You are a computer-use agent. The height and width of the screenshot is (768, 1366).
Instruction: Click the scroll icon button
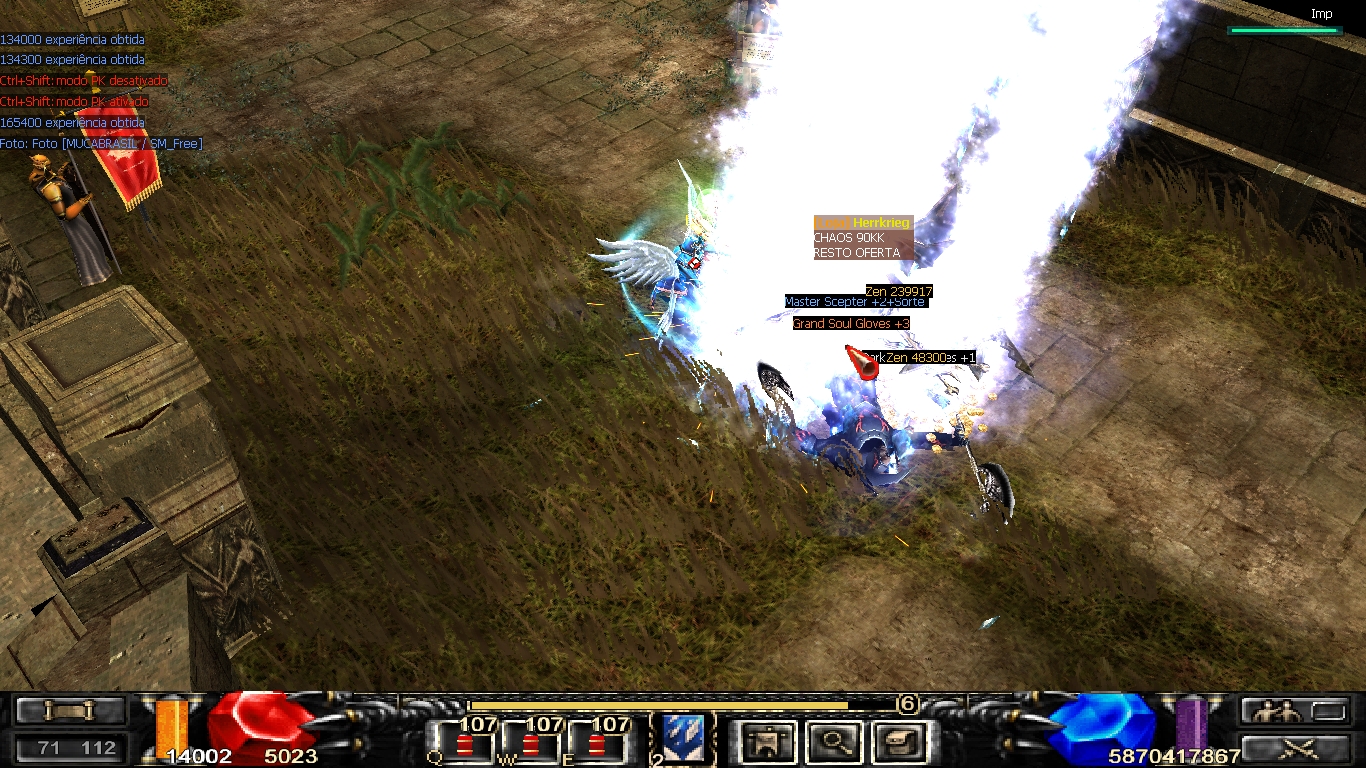69,711
